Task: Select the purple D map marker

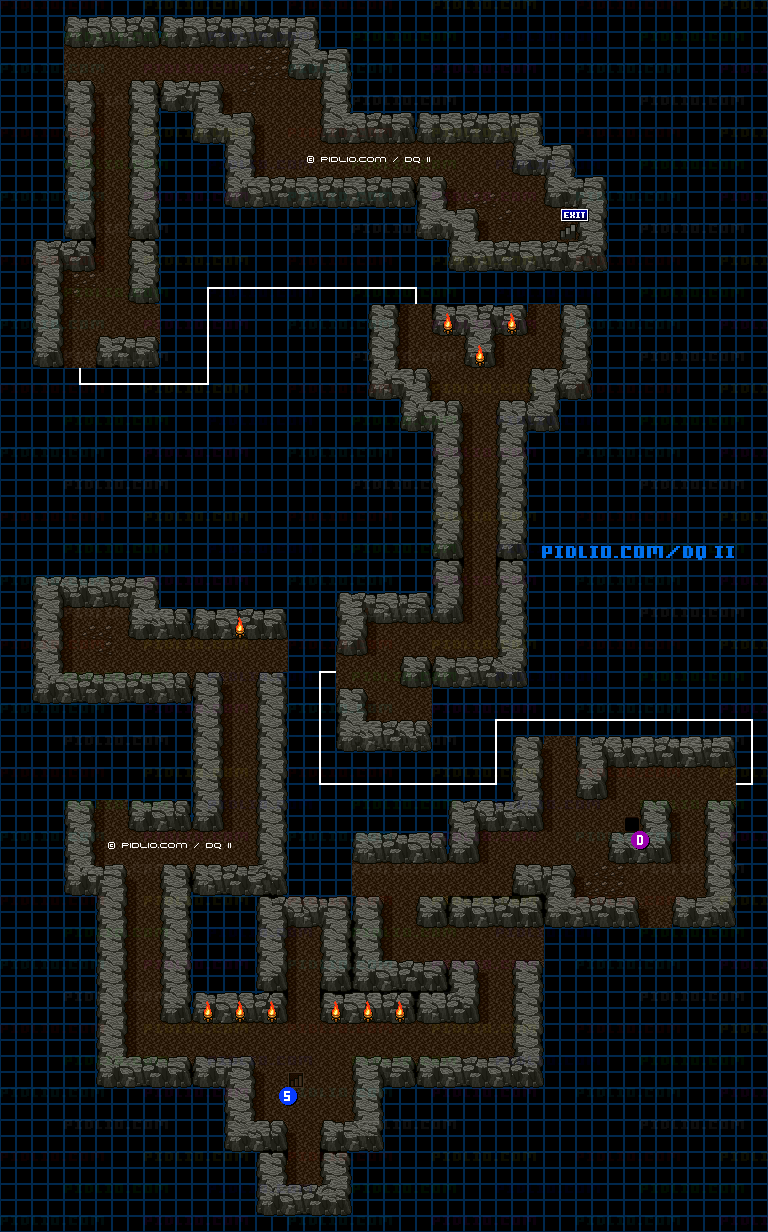Action: pyautogui.click(x=640, y=840)
